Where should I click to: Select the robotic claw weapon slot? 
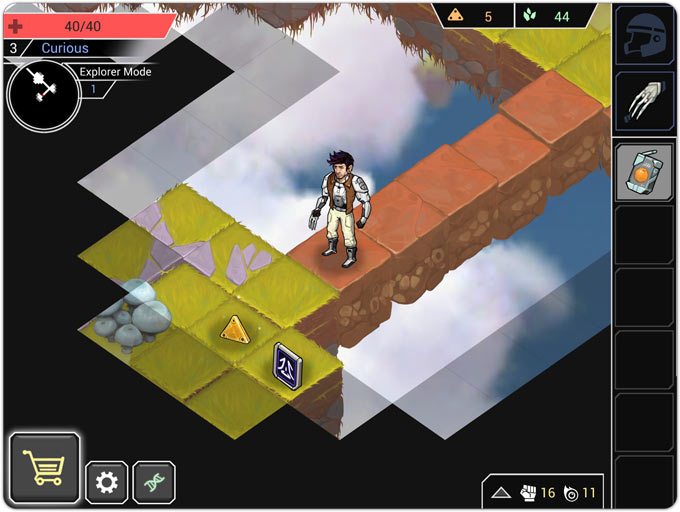pyautogui.click(x=642, y=100)
